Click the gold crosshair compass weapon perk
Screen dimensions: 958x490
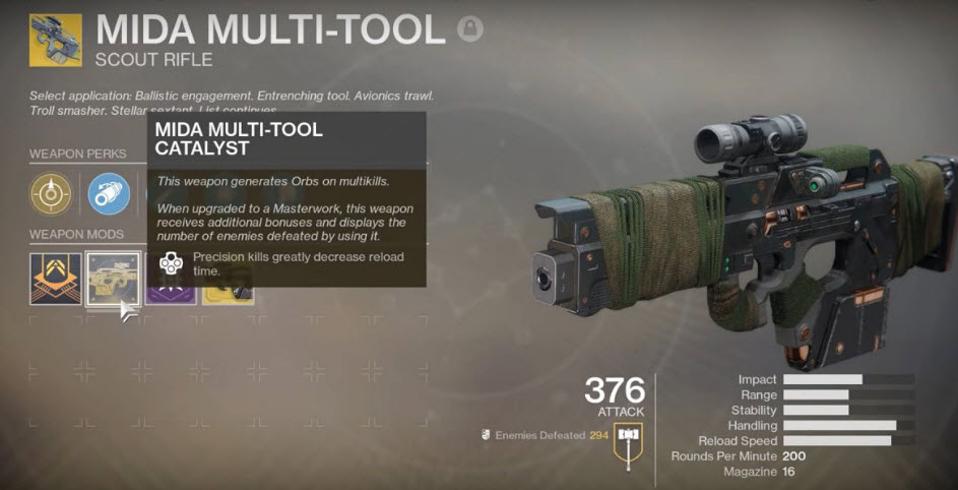click(51, 194)
